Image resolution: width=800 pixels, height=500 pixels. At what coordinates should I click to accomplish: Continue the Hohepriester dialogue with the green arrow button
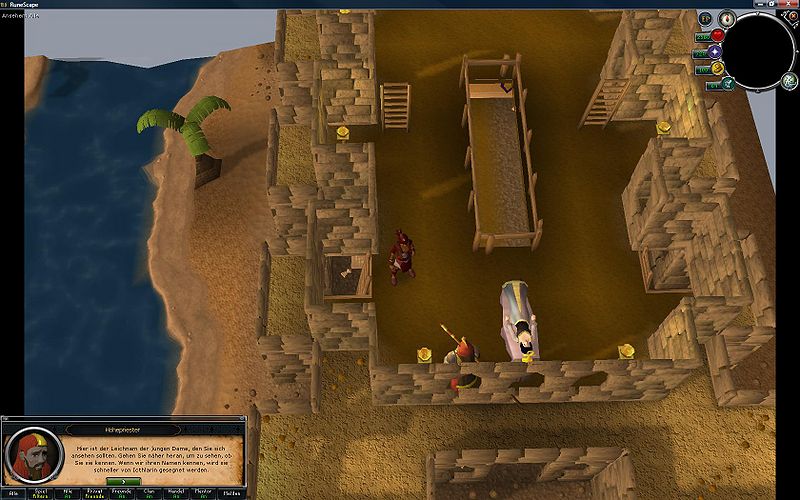point(122,481)
